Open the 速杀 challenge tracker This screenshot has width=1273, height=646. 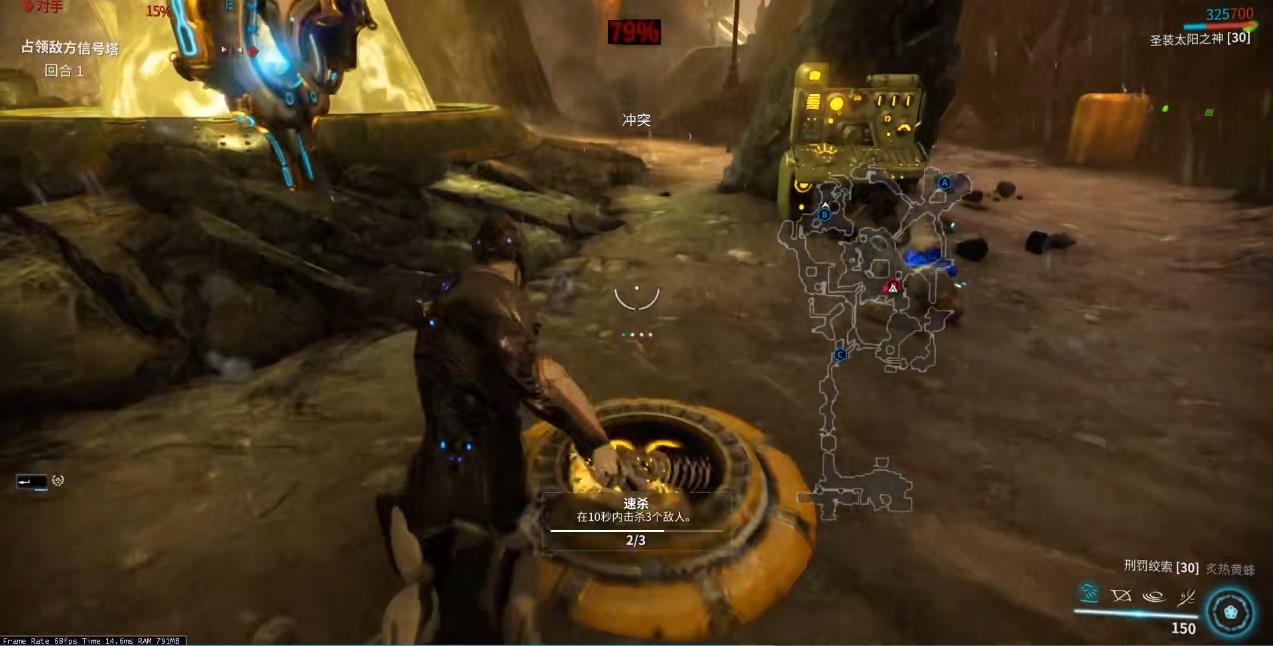[x=635, y=520]
